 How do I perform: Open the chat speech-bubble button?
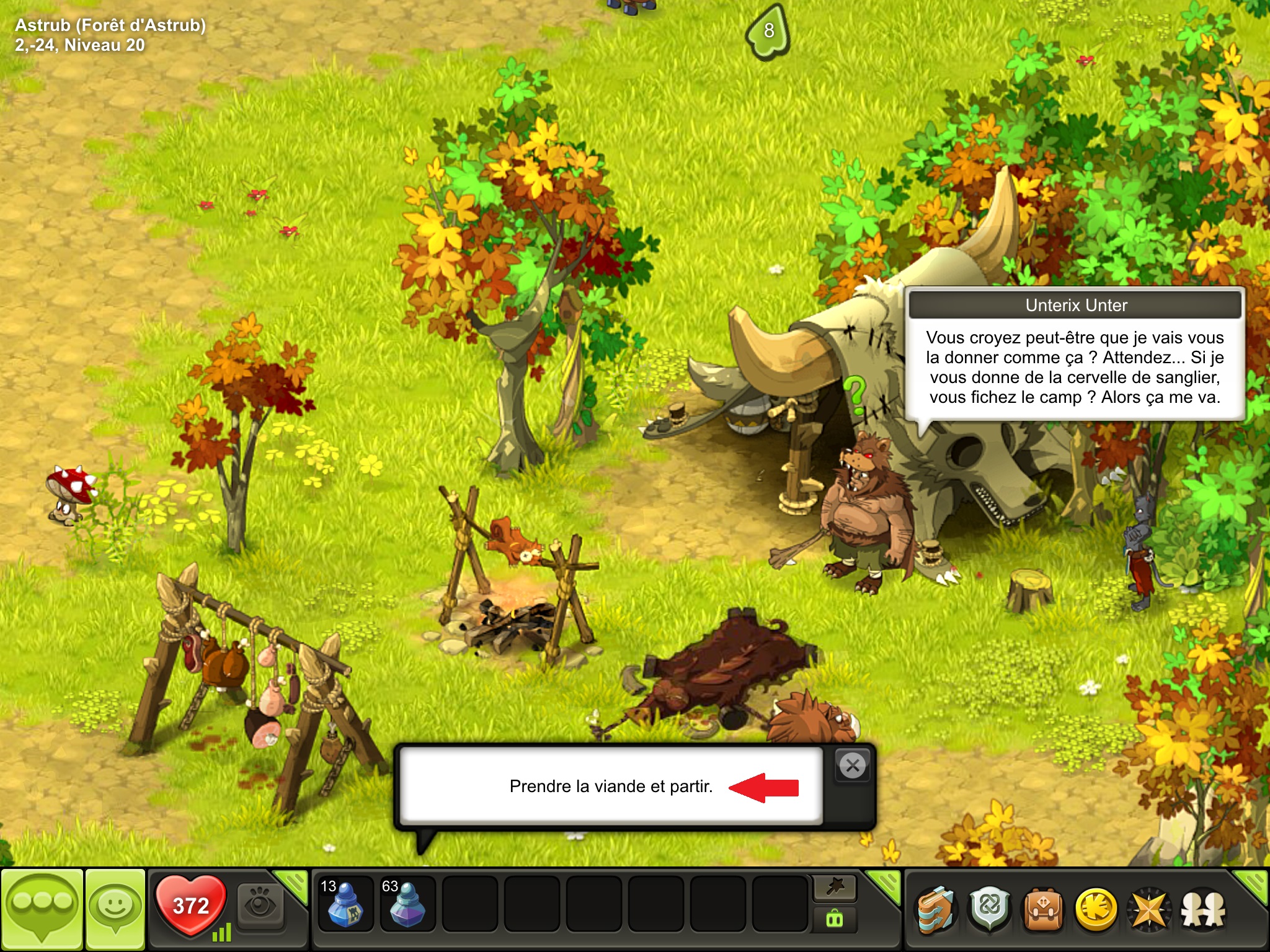[42, 909]
